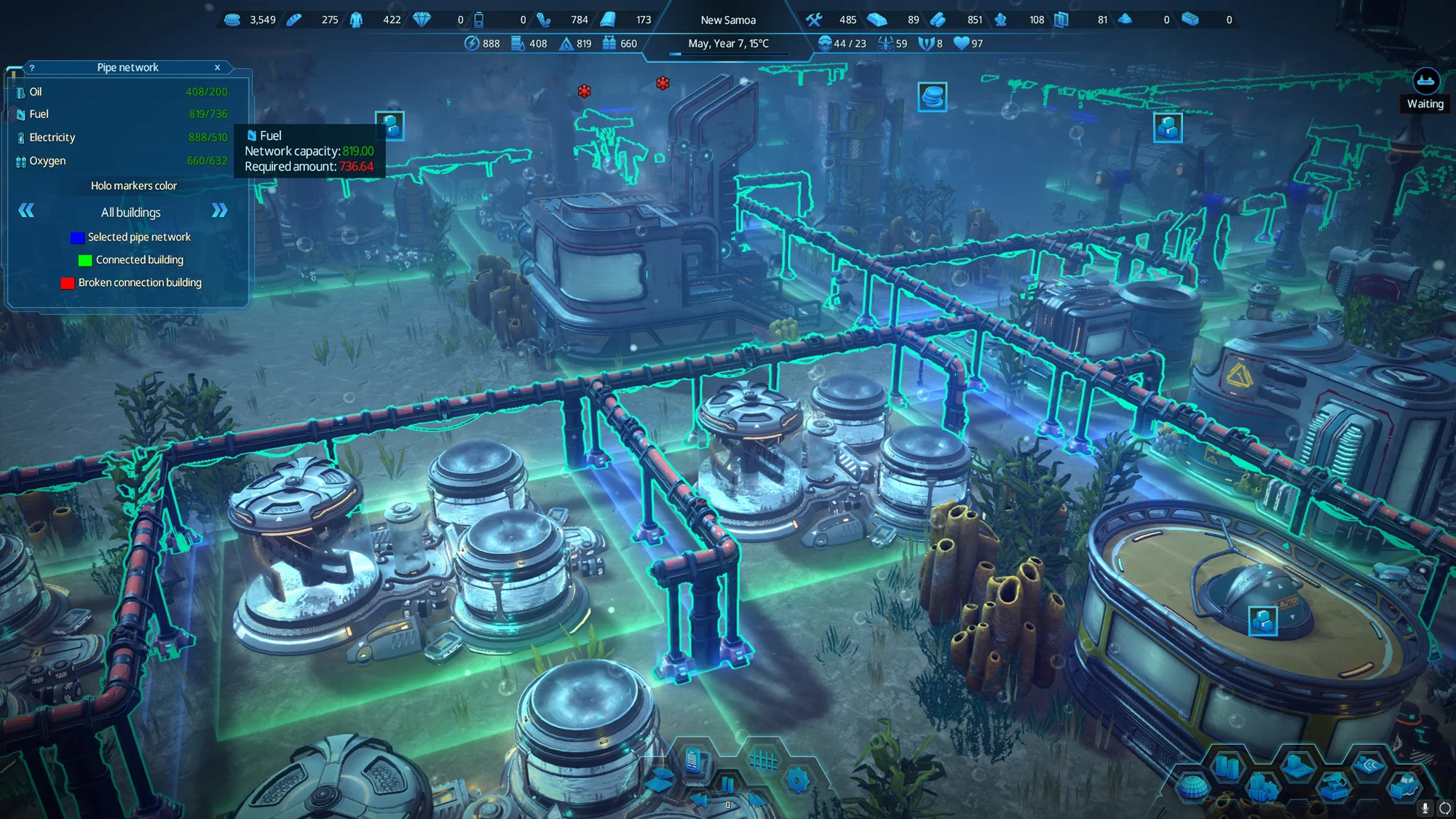Open the turret defense build category
Image resolution: width=1456 pixels, height=819 pixels.
(1334, 787)
